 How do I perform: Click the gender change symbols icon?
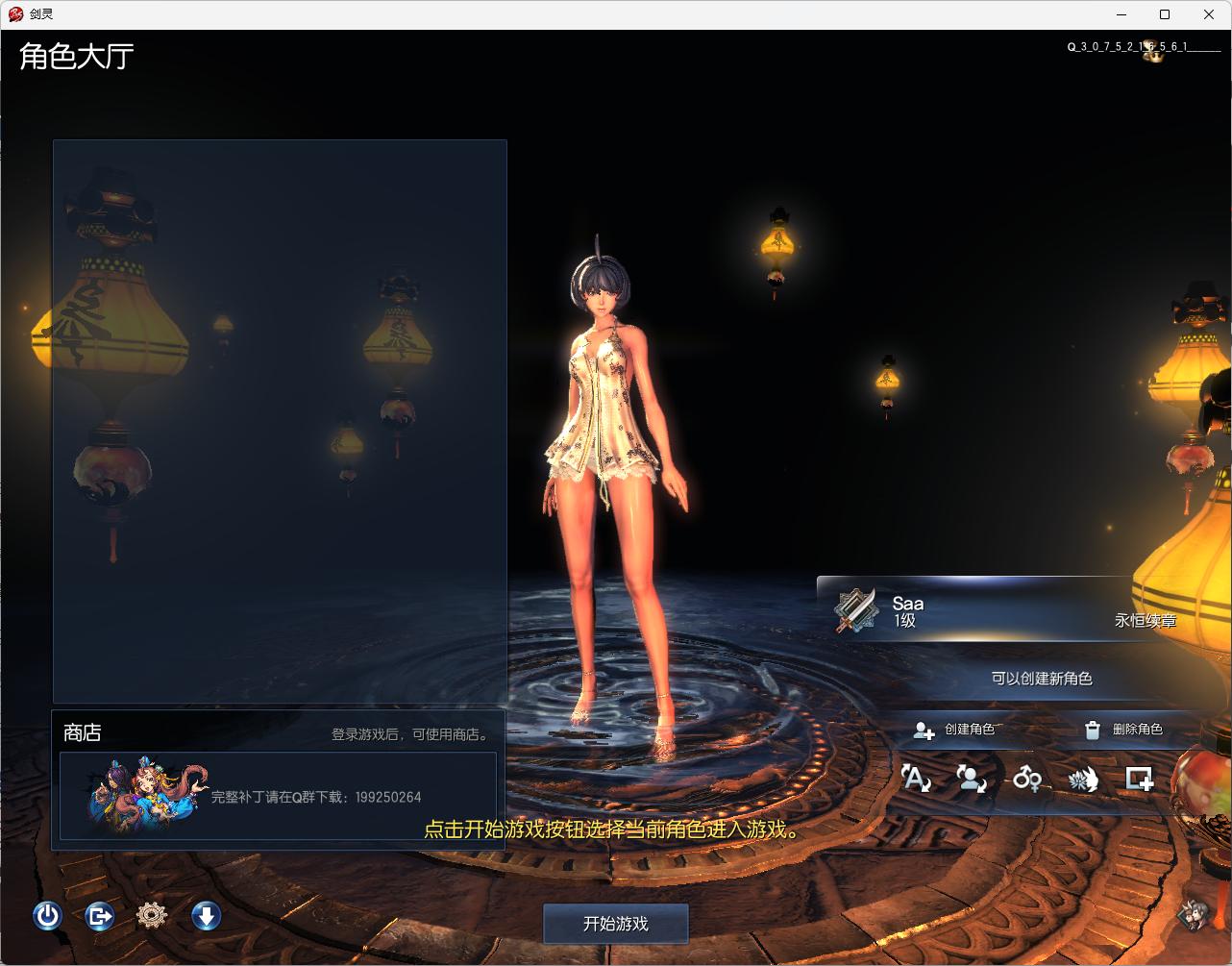[x=1027, y=778]
